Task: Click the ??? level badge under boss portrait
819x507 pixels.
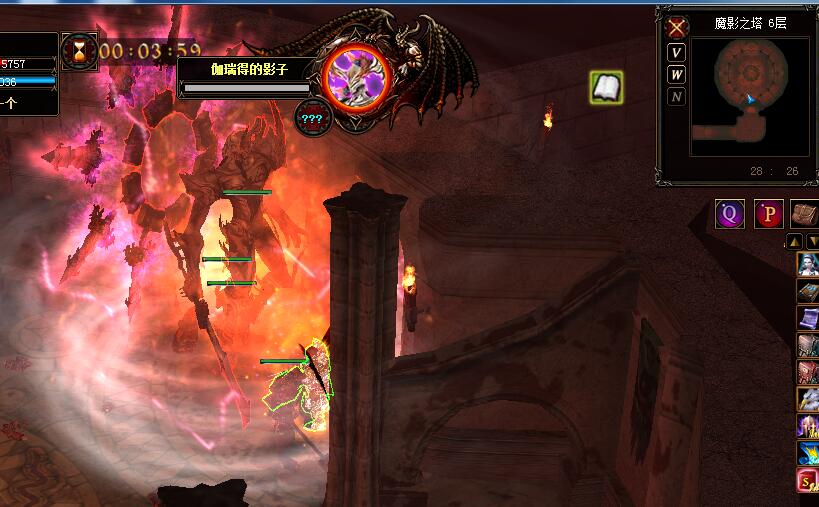Action: click(312, 118)
